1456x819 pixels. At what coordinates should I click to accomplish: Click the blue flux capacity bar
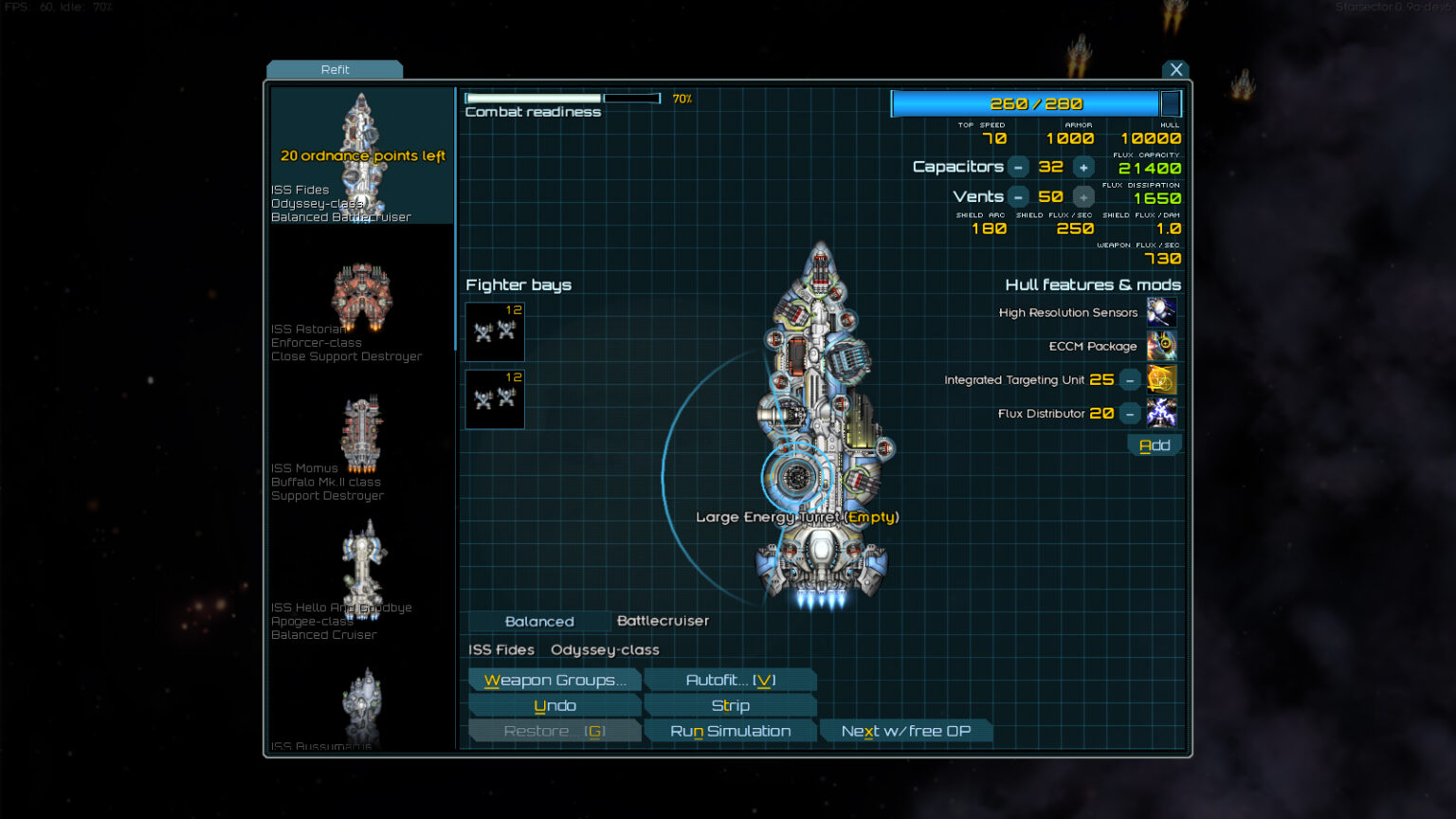pyautogui.click(x=1024, y=103)
